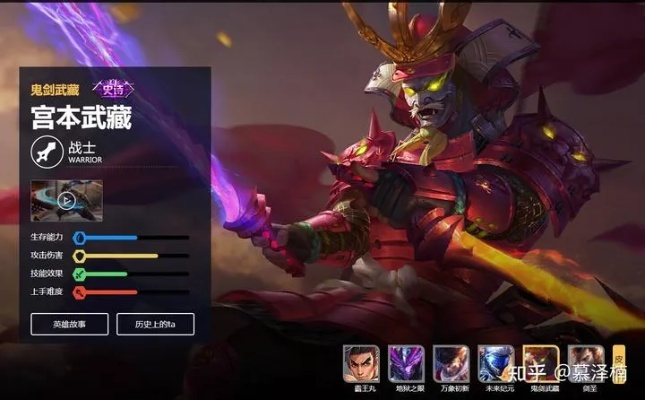645x400 pixels.
Task: Choose the 地狱之眼 skin thumbnail
Action: [x=406, y=361]
